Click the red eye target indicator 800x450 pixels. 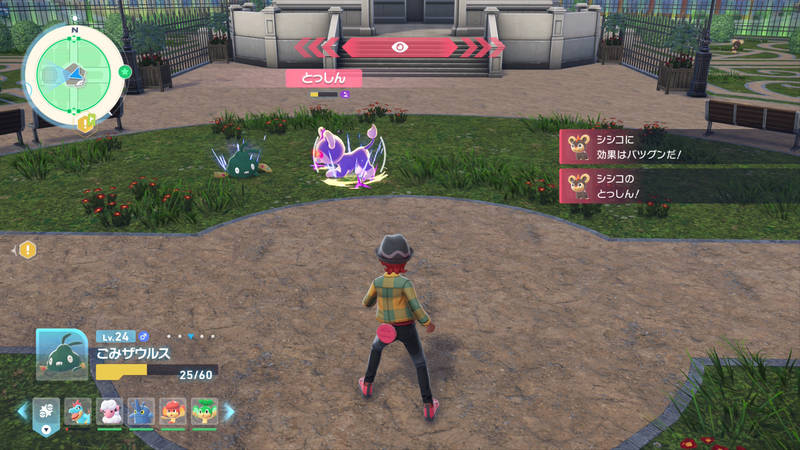(399, 47)
